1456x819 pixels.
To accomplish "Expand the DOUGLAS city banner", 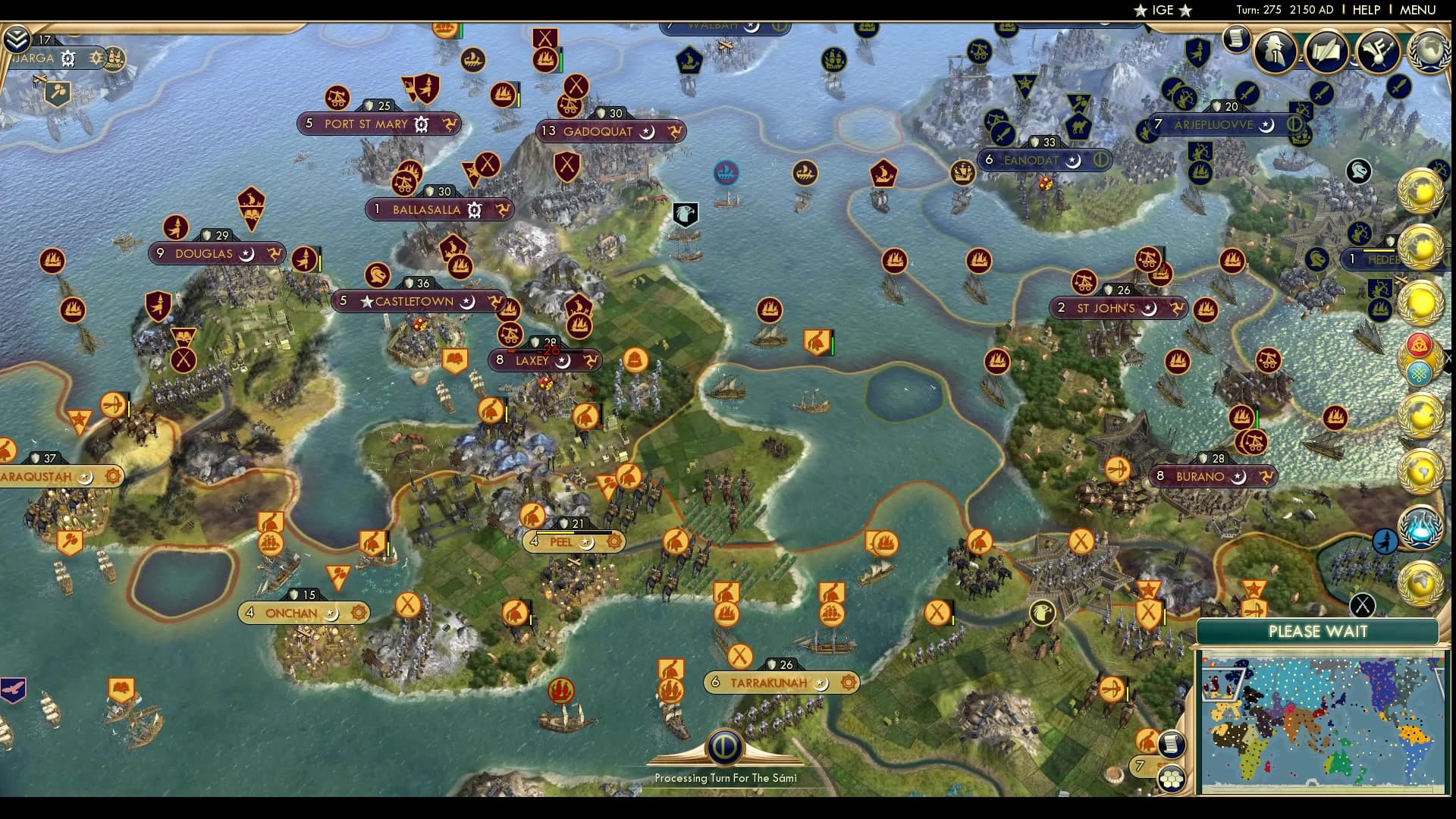I will (x=206, y=254).
